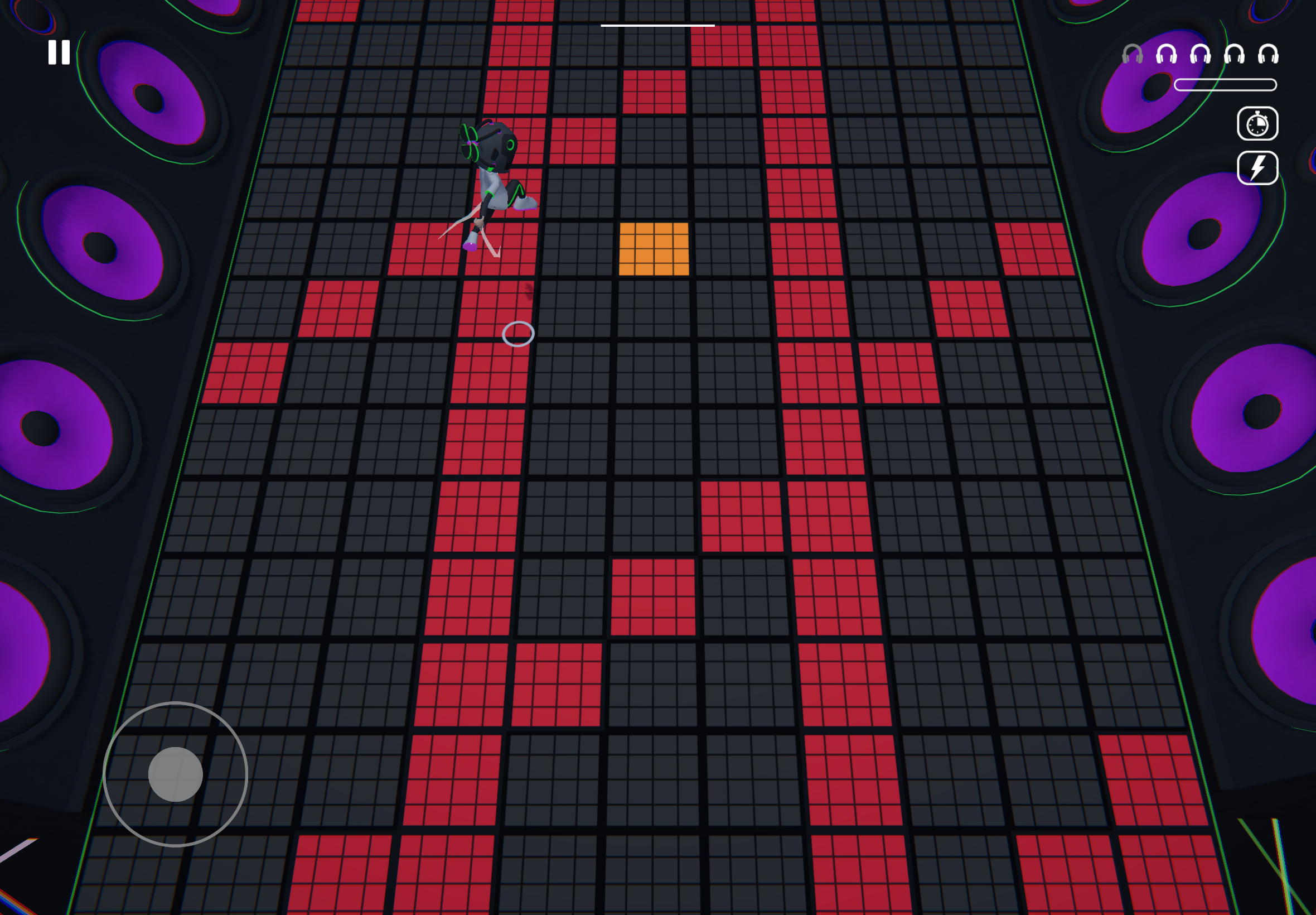Tap the song progress line at top center
The height and width of the screenshot is (915, 1316).
coord(656,26)
